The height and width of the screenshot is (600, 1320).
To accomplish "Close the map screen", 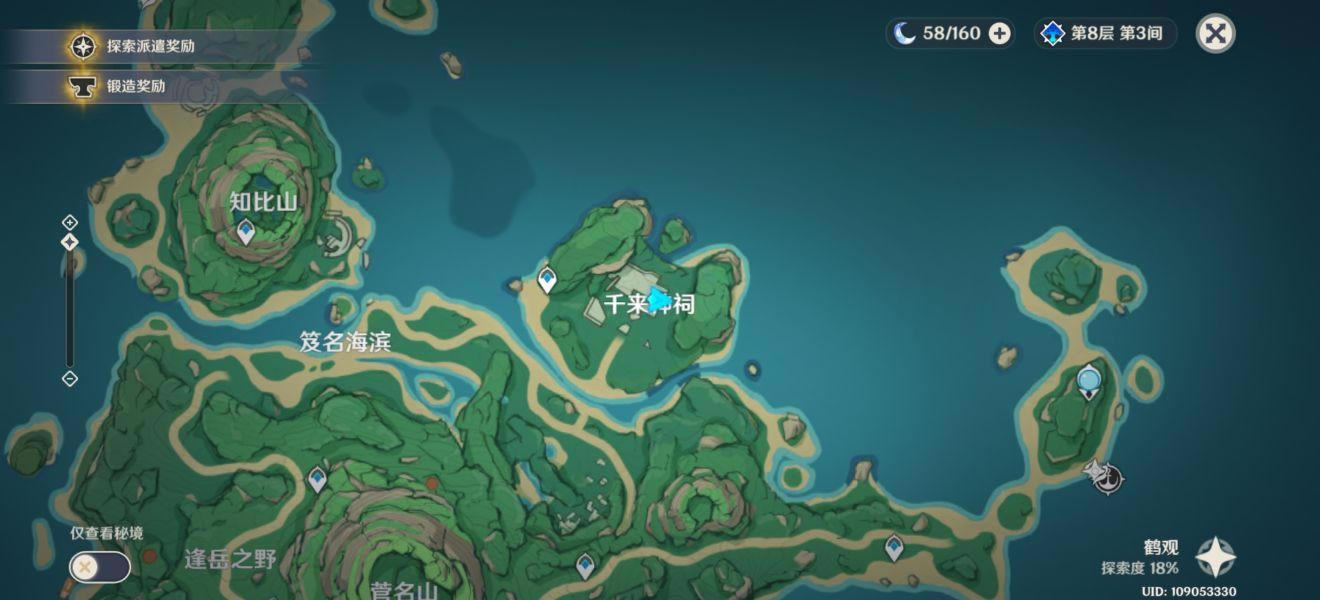I will click(1215, 34).
